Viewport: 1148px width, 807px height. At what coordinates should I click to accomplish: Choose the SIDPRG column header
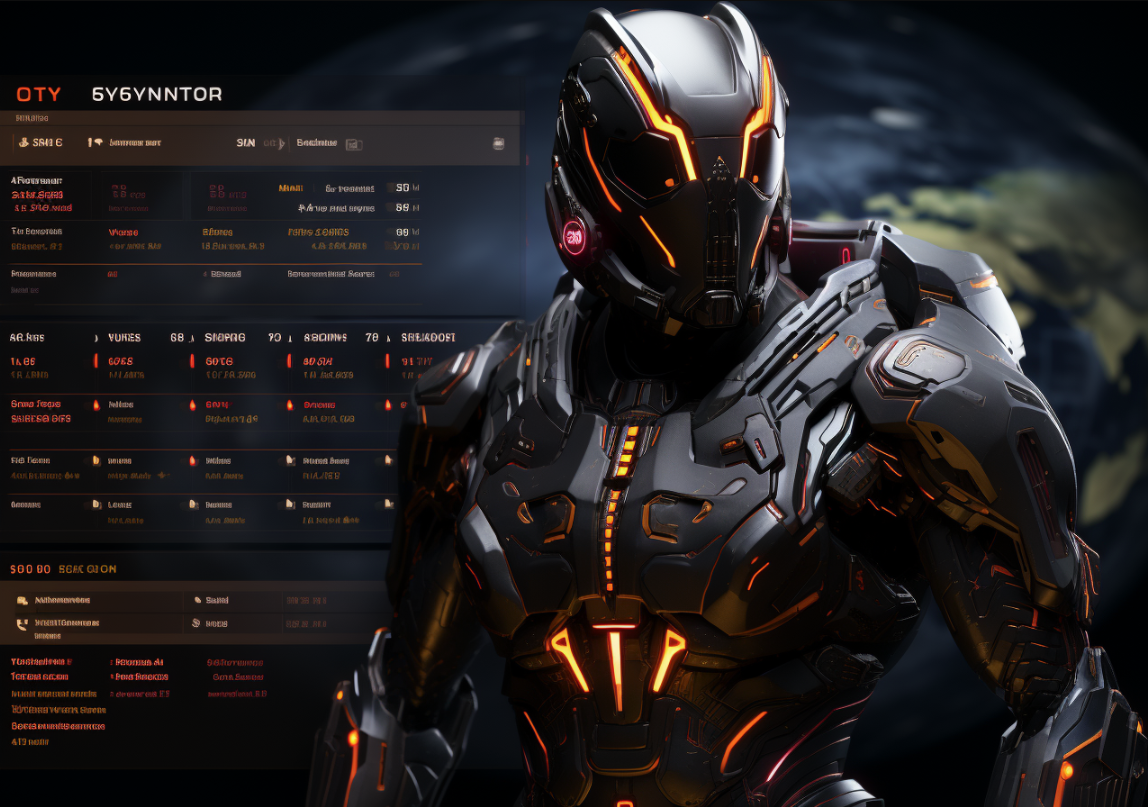pos(225,338)
